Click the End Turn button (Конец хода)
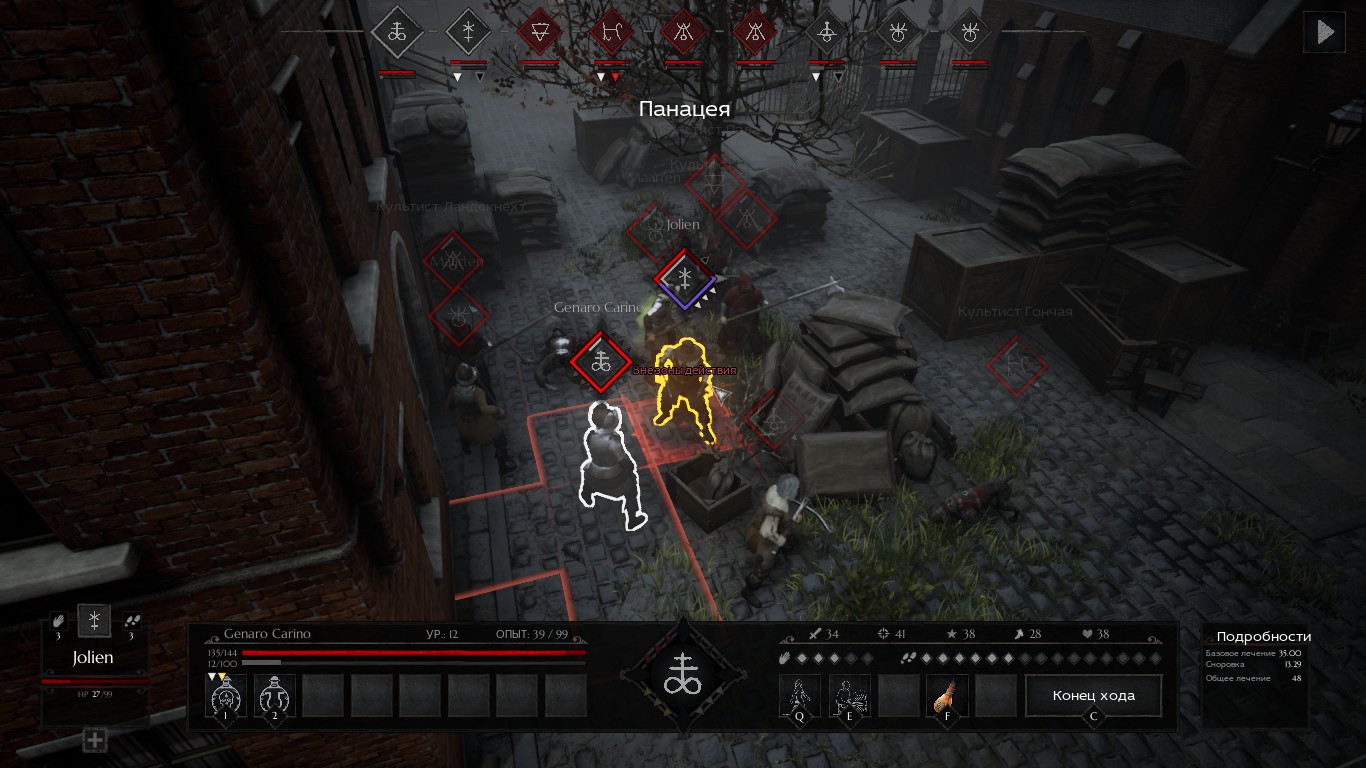 (1093, 695)
